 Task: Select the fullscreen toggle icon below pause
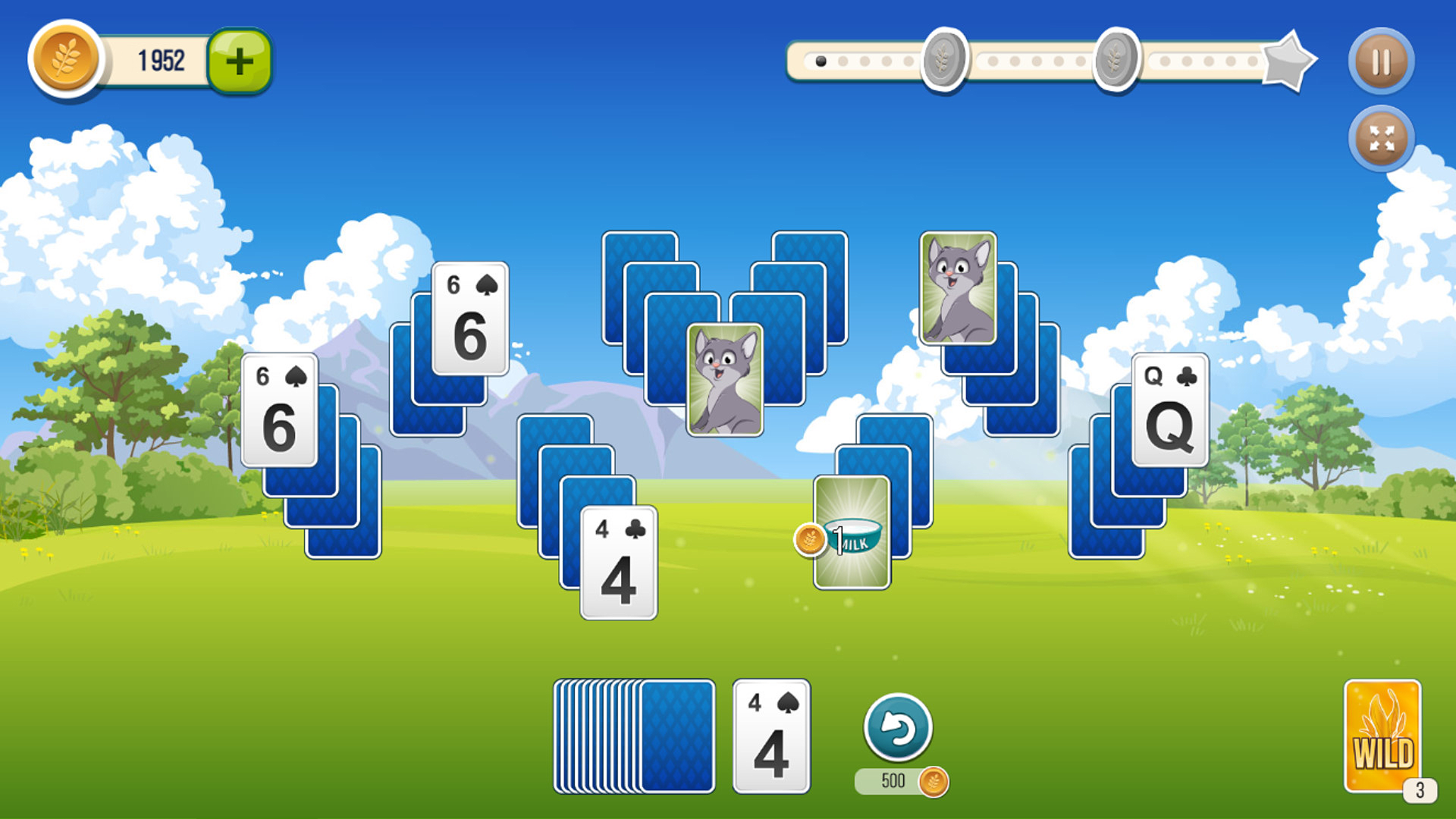click(x=1381, y=139)
